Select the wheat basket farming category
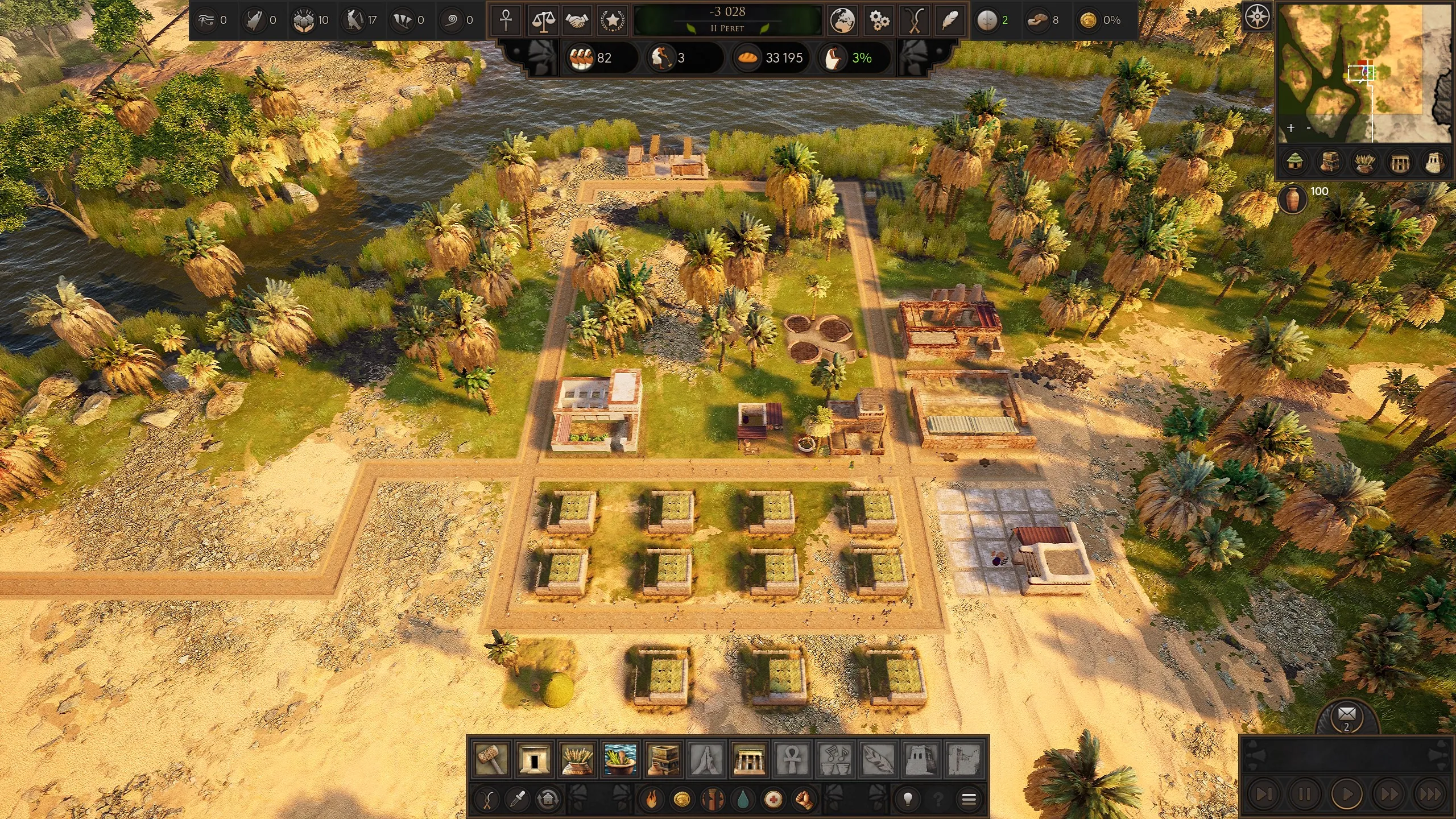Image resolution: width=1456 pixels, height=819 pixels. tap(577, 759)
